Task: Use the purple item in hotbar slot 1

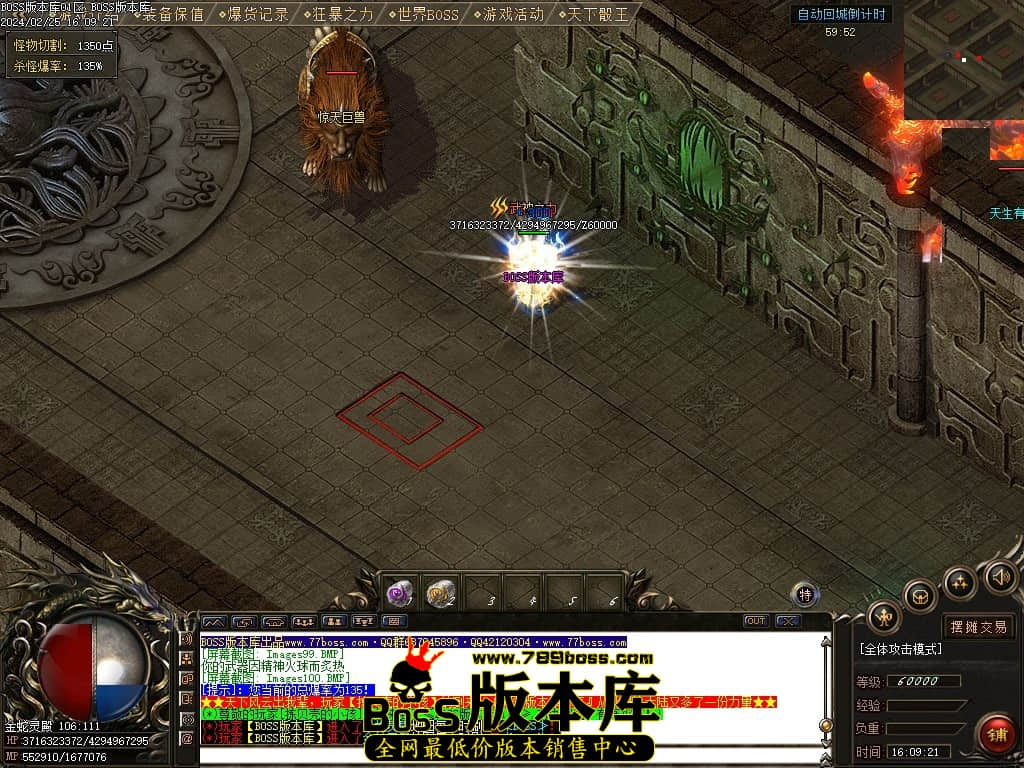Action: [x=401, y=593]
